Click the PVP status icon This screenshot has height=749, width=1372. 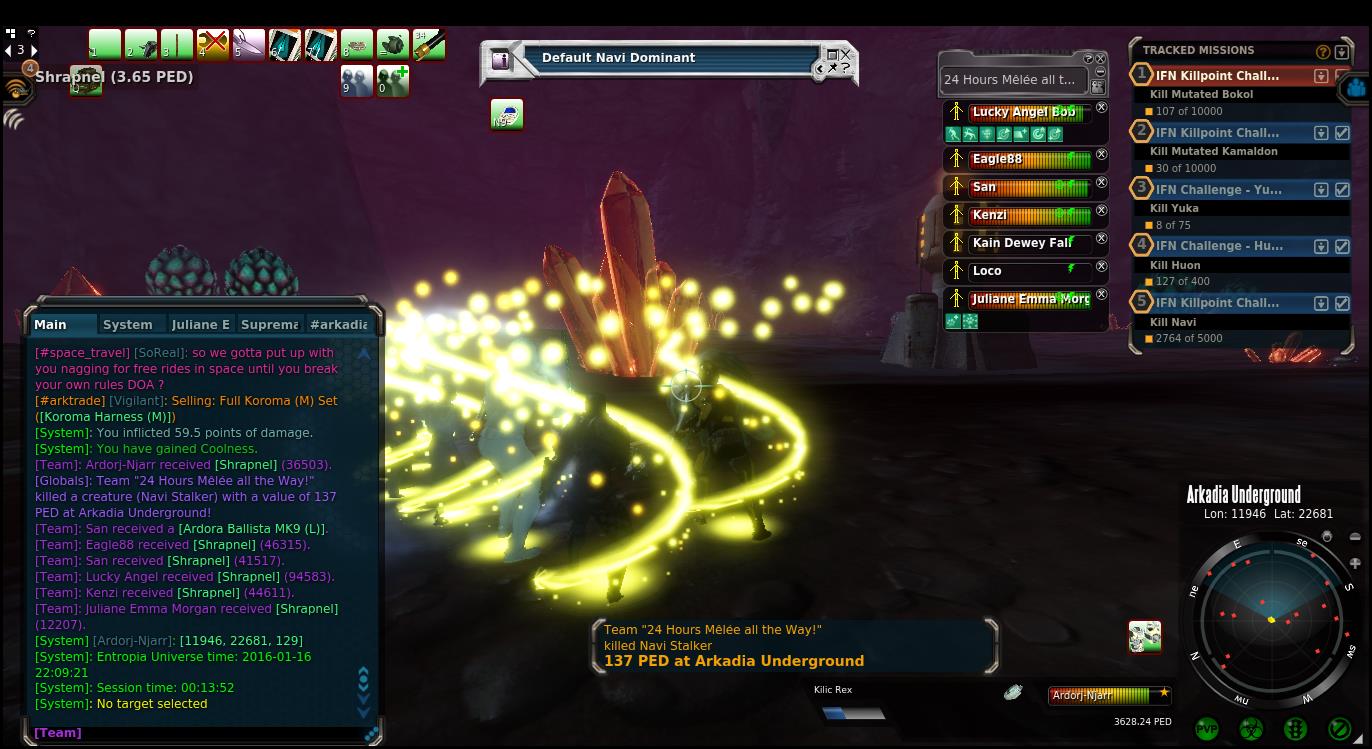(1207, 729)
